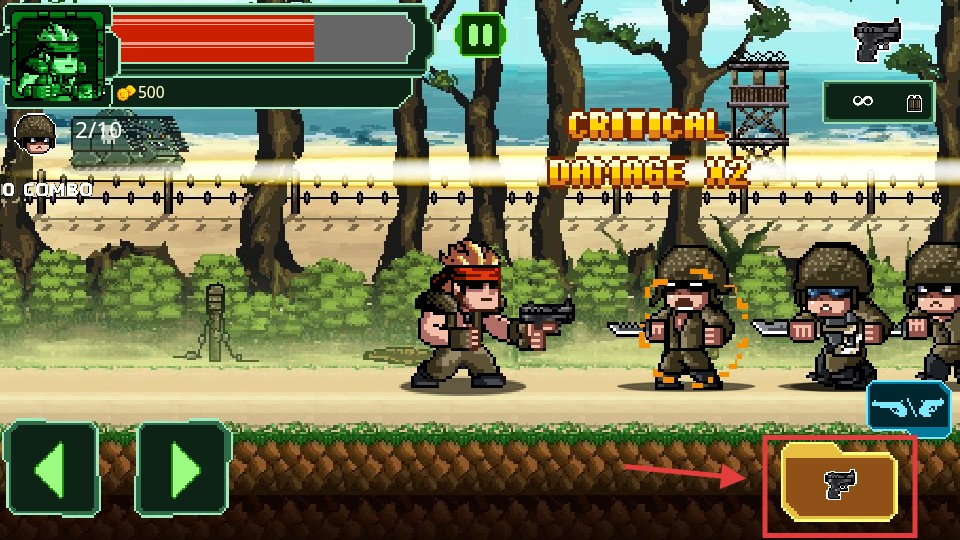Viewport: 960px width, 540px height.
Task: Select the green soldier portrait
Action: [x=58, y=55]
